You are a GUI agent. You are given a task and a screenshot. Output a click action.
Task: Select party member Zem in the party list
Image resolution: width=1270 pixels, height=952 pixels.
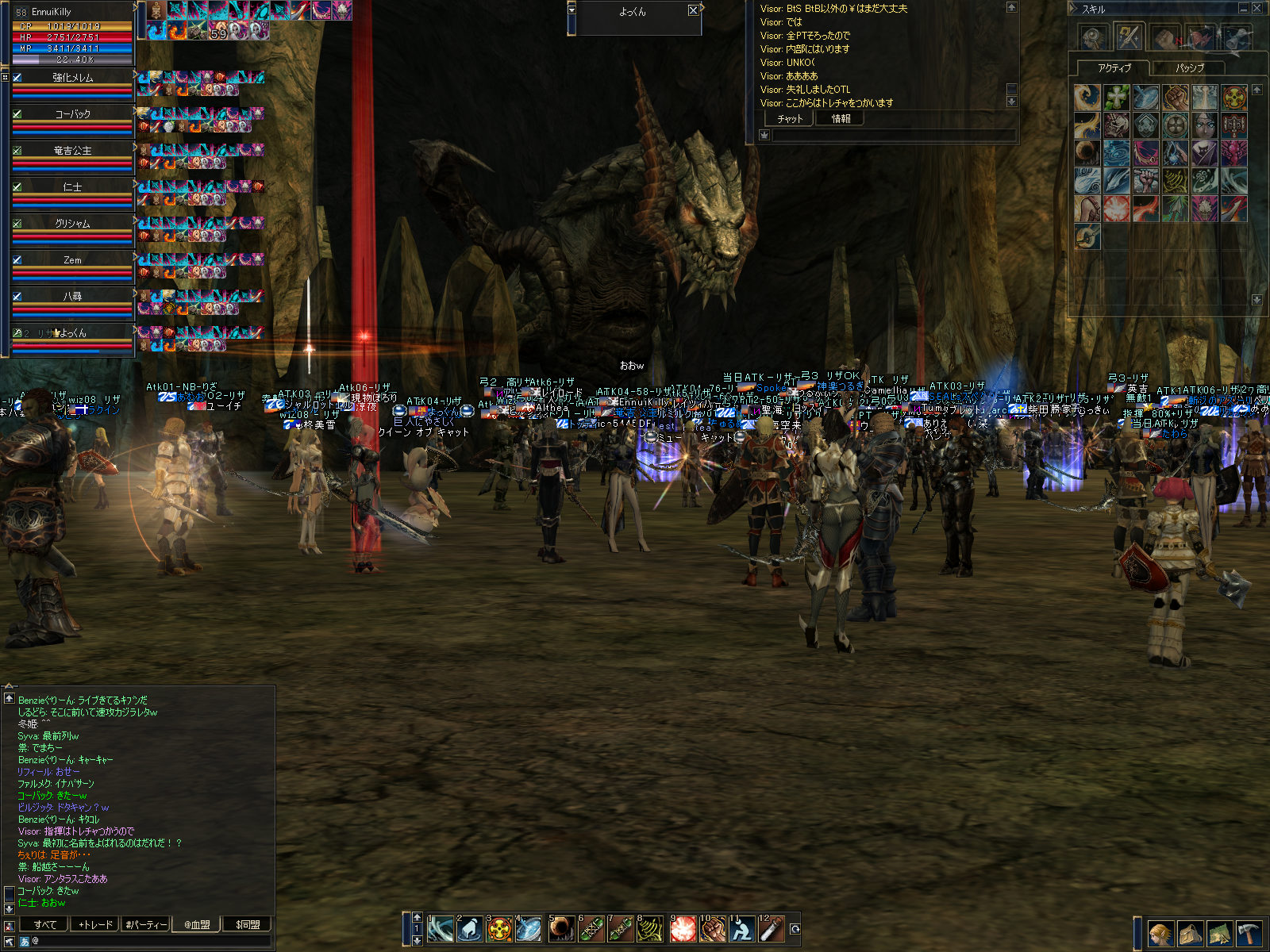coord(72,260)
